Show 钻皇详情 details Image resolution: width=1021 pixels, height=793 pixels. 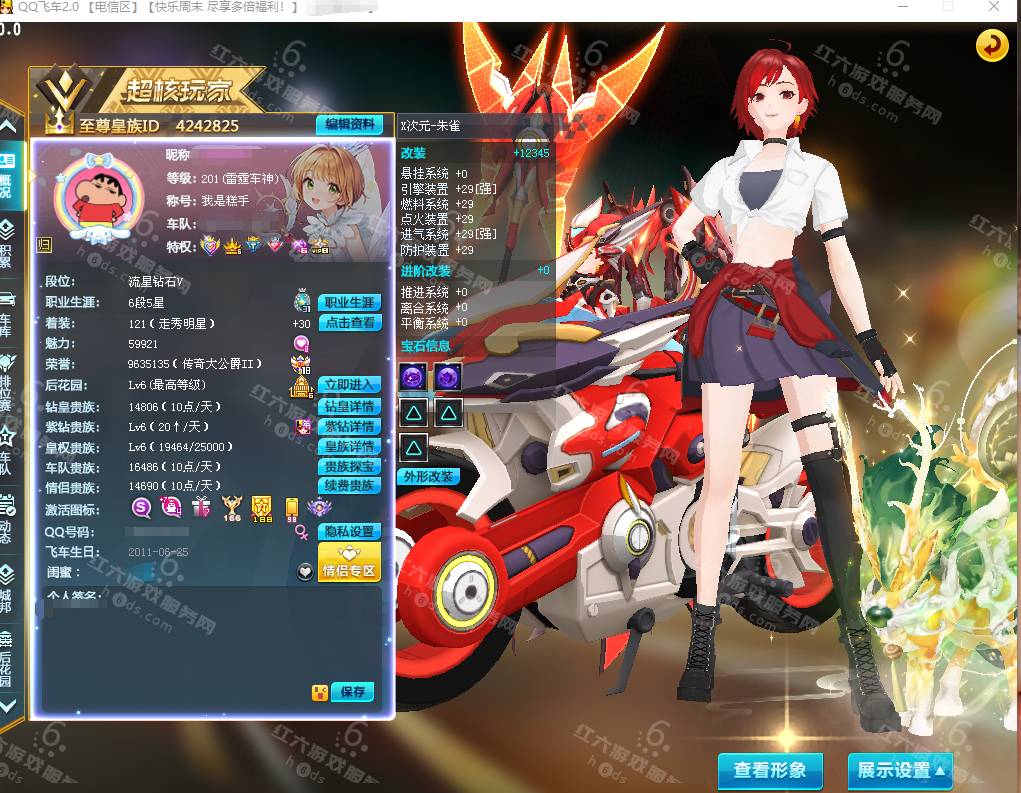coord(349,407)
